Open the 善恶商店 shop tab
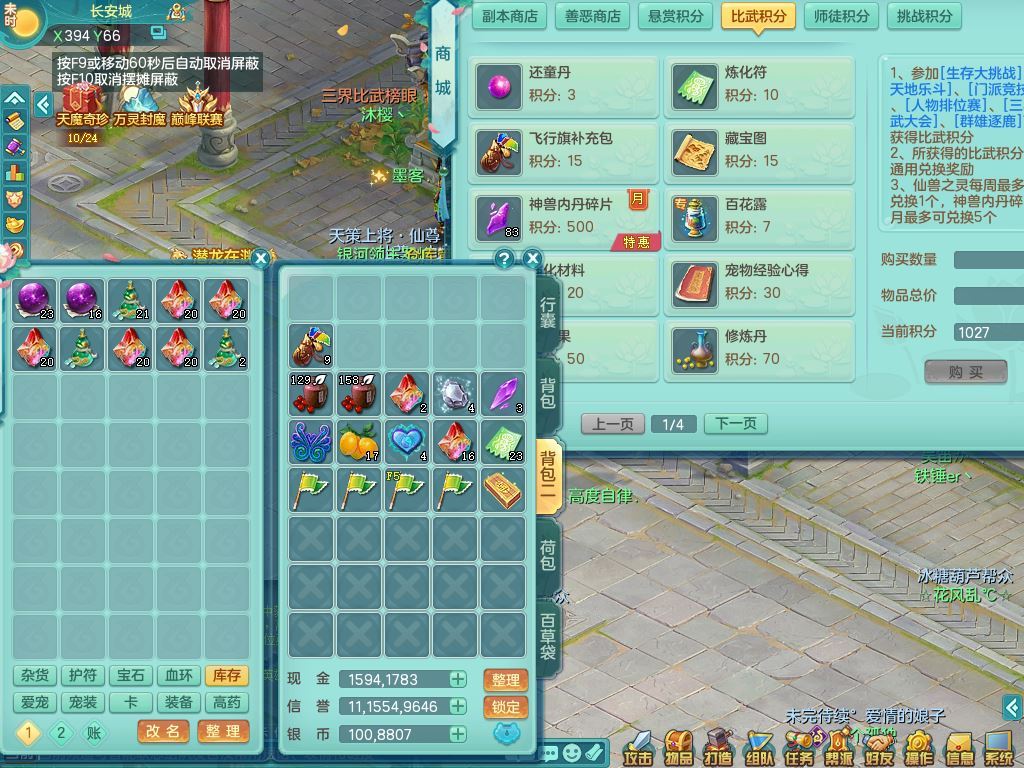1024x768 pixels. coord(593,16)
